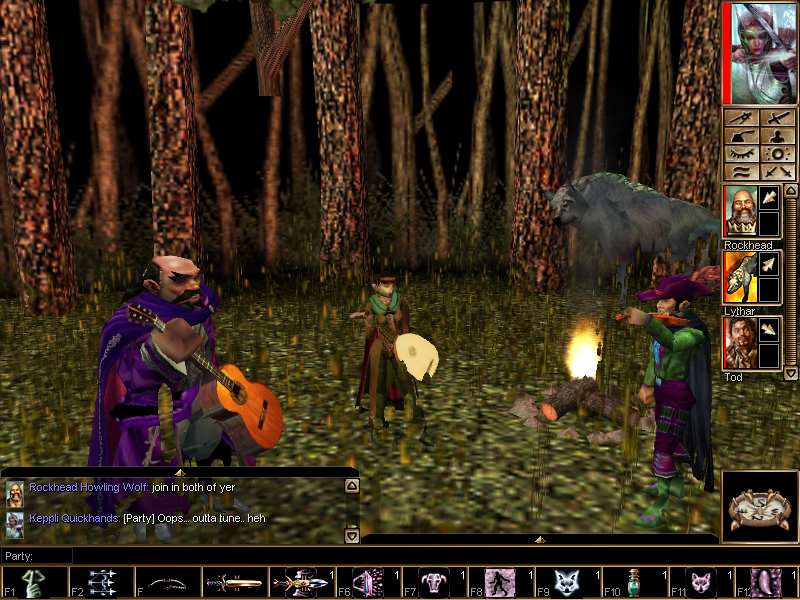Open the character silhouette button

775,136
